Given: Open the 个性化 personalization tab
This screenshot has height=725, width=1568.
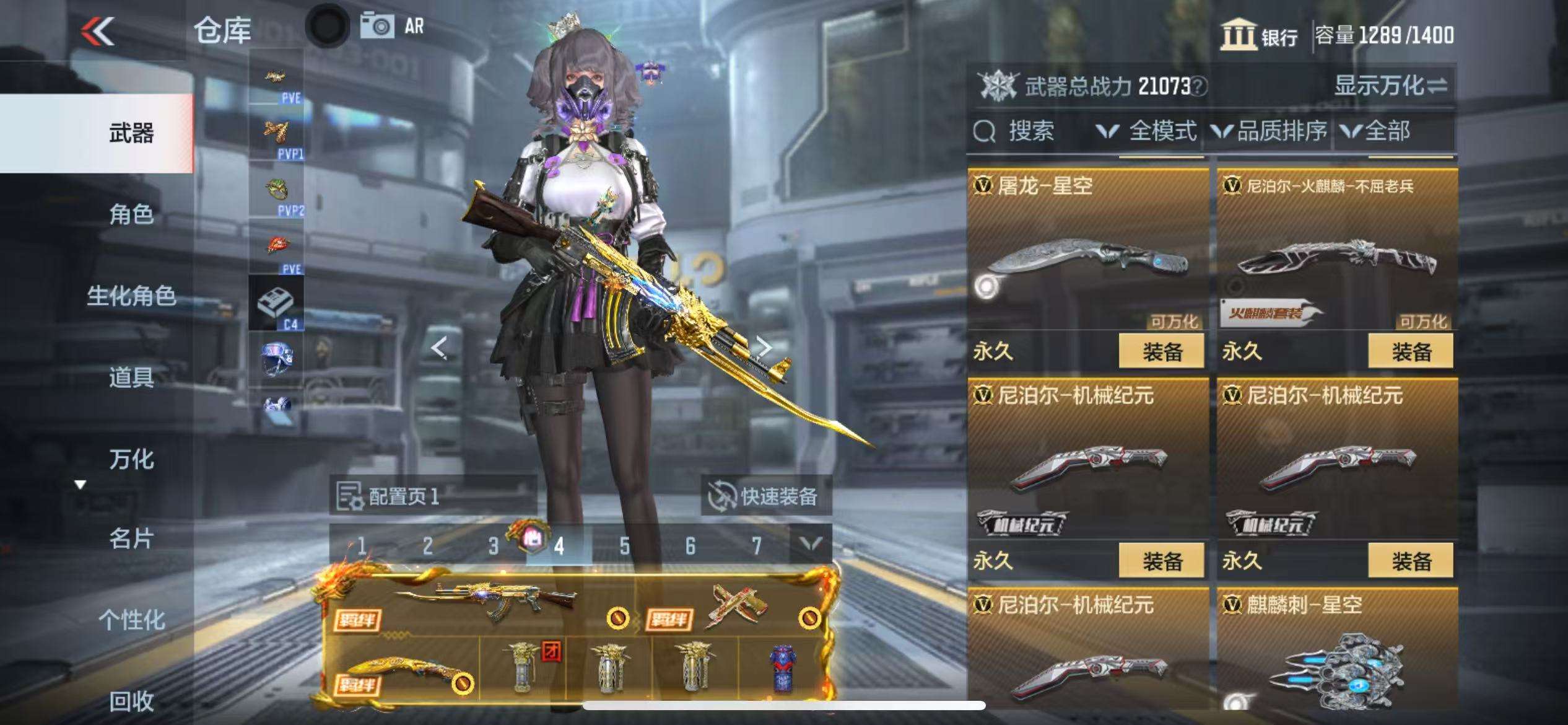Looking at the screenshot, I should (131, 620).
